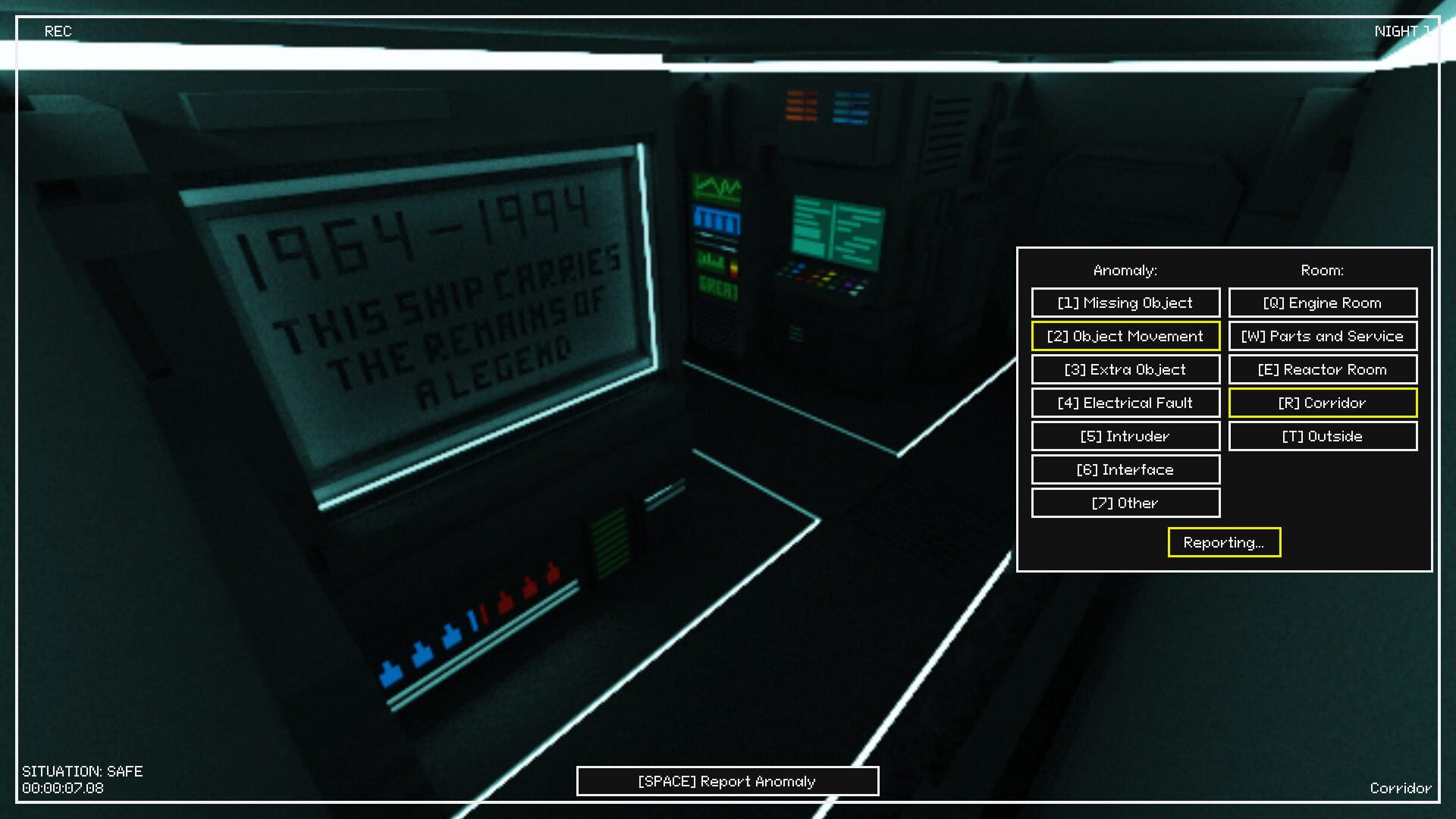
Task: Report an [5] Intruder anomaly
Action: (x=1125, y=436)
